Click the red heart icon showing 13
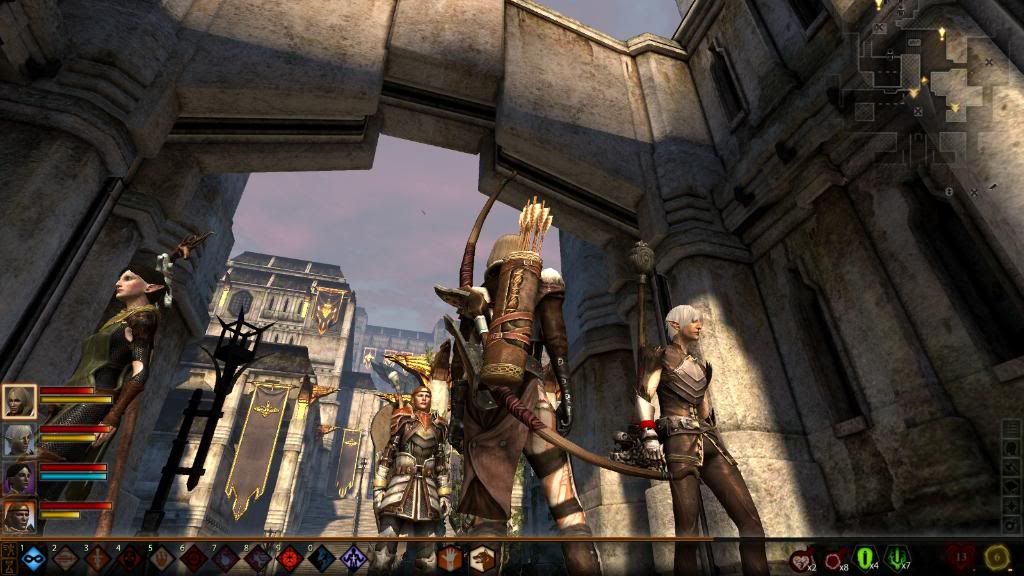The width and height of the screenshot is (1024, 576). point(961,557)
